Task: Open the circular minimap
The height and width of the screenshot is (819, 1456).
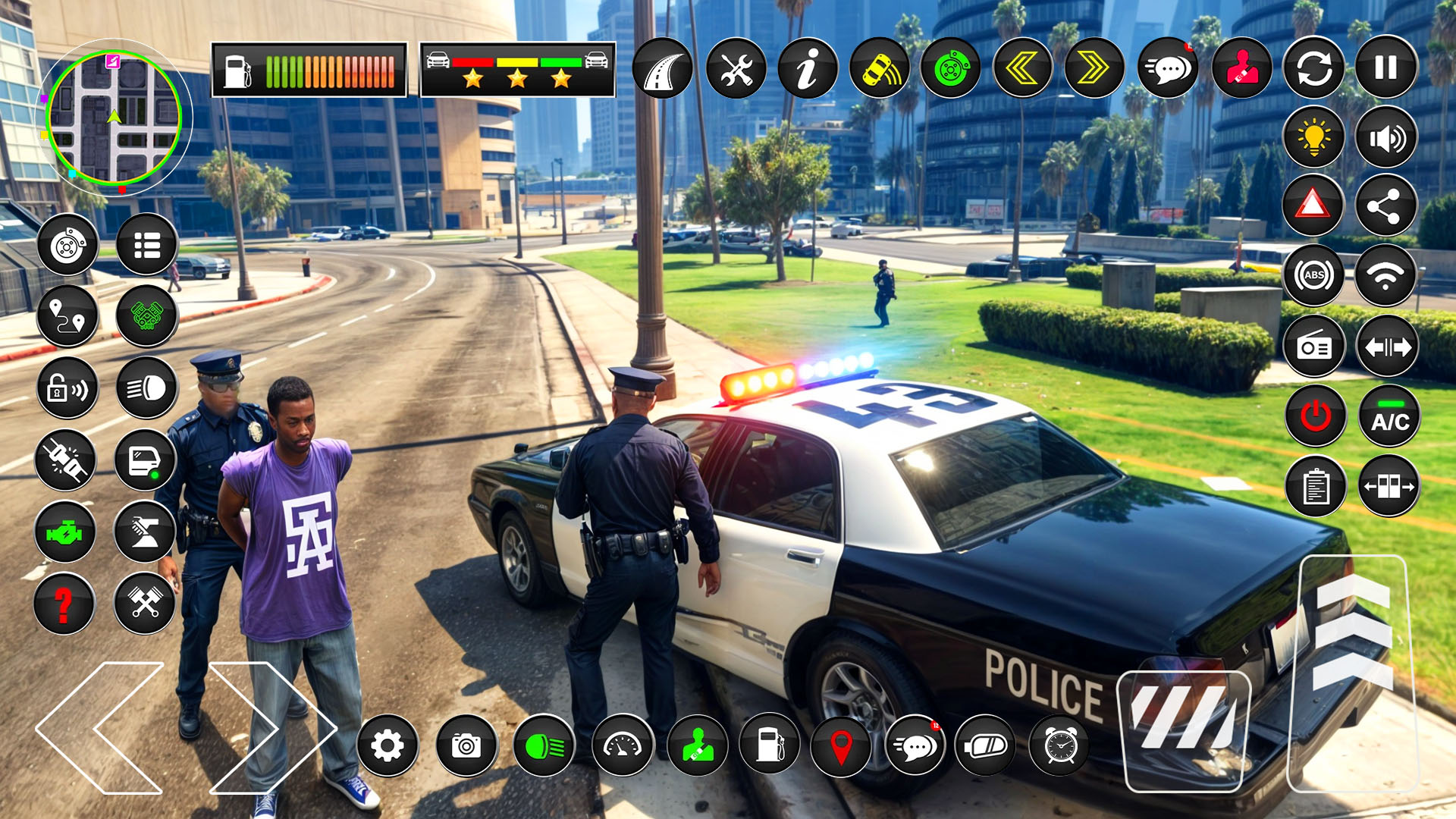Action: click(114, 118)
